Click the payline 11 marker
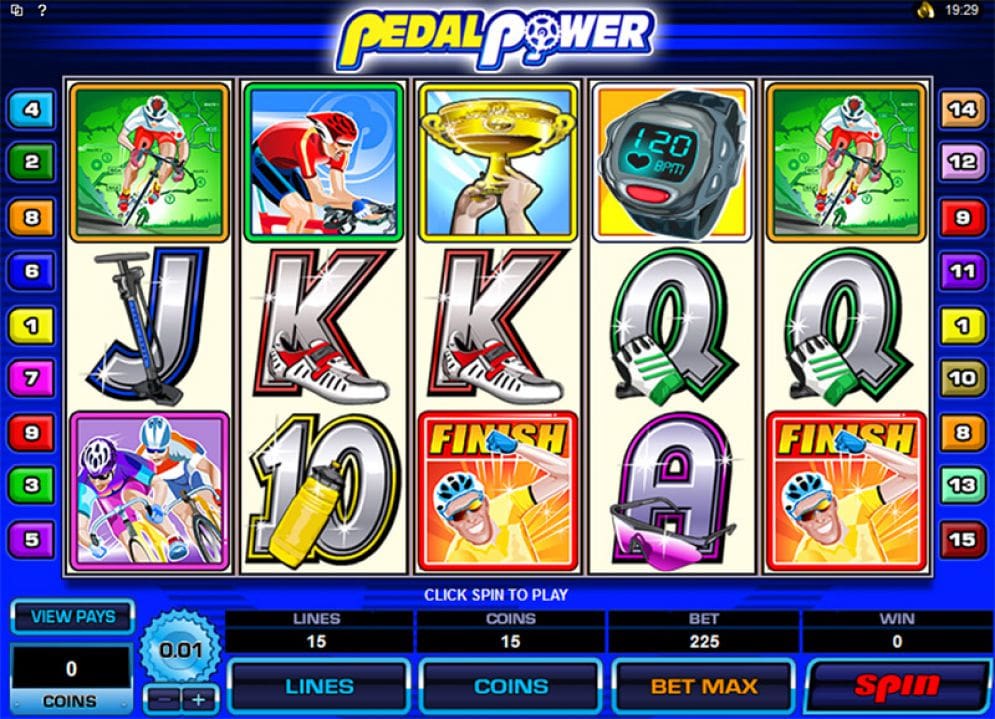The height and width of the screenshot is (719, 995). (x=962, y=271)
